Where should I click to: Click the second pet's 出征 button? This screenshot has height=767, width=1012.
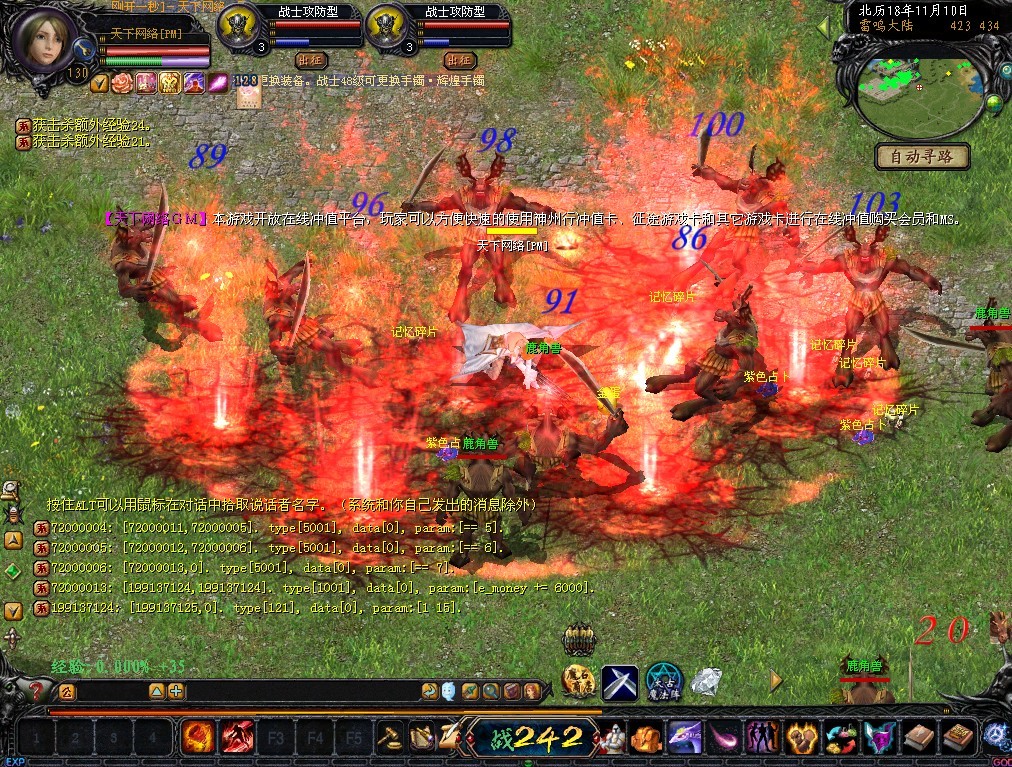pyautogui.click(x=460, y=61)
